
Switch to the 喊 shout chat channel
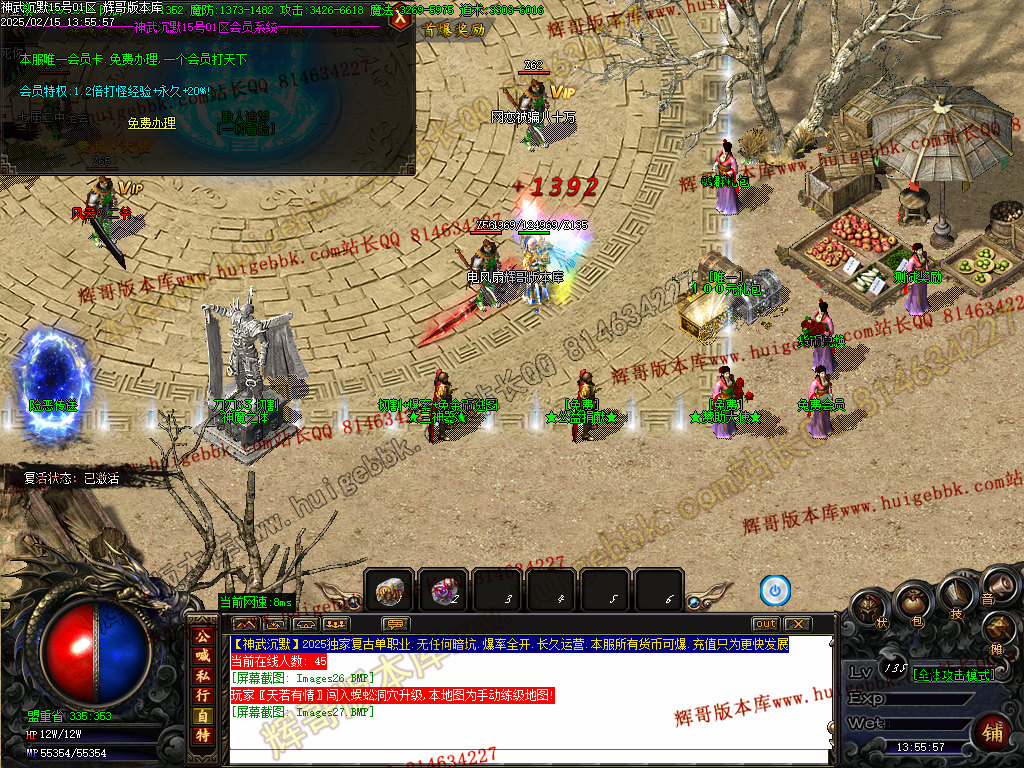coord(203,656)
